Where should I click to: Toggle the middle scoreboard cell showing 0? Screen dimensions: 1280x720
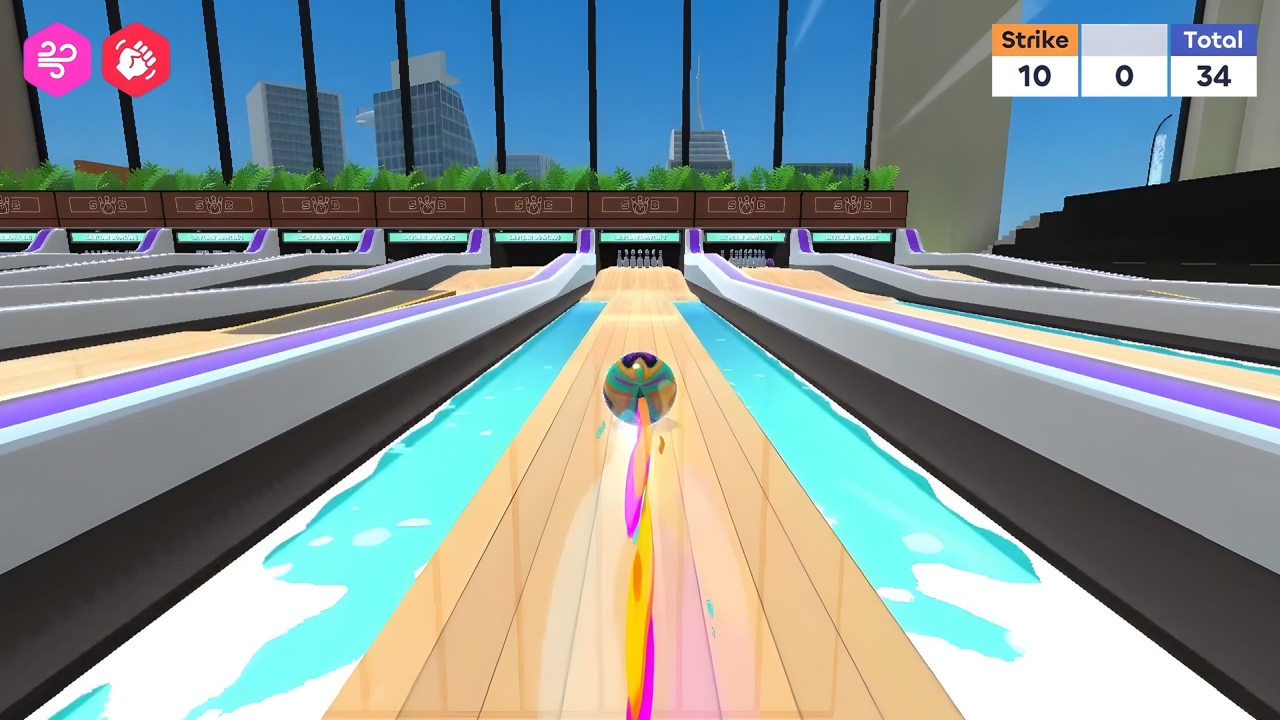pyautogui.click(x=1124, y=76)
